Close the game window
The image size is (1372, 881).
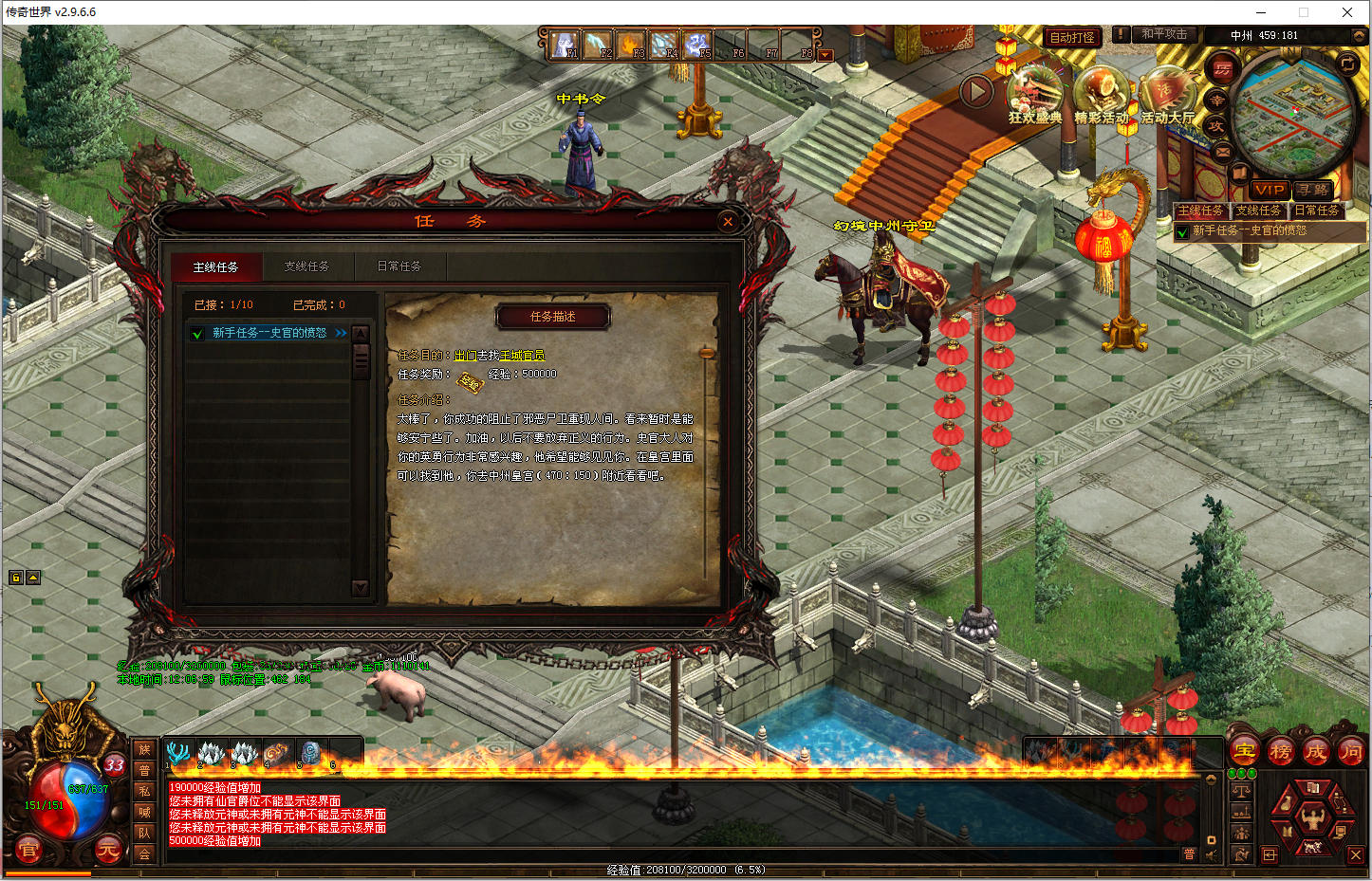coord(1346,12)
